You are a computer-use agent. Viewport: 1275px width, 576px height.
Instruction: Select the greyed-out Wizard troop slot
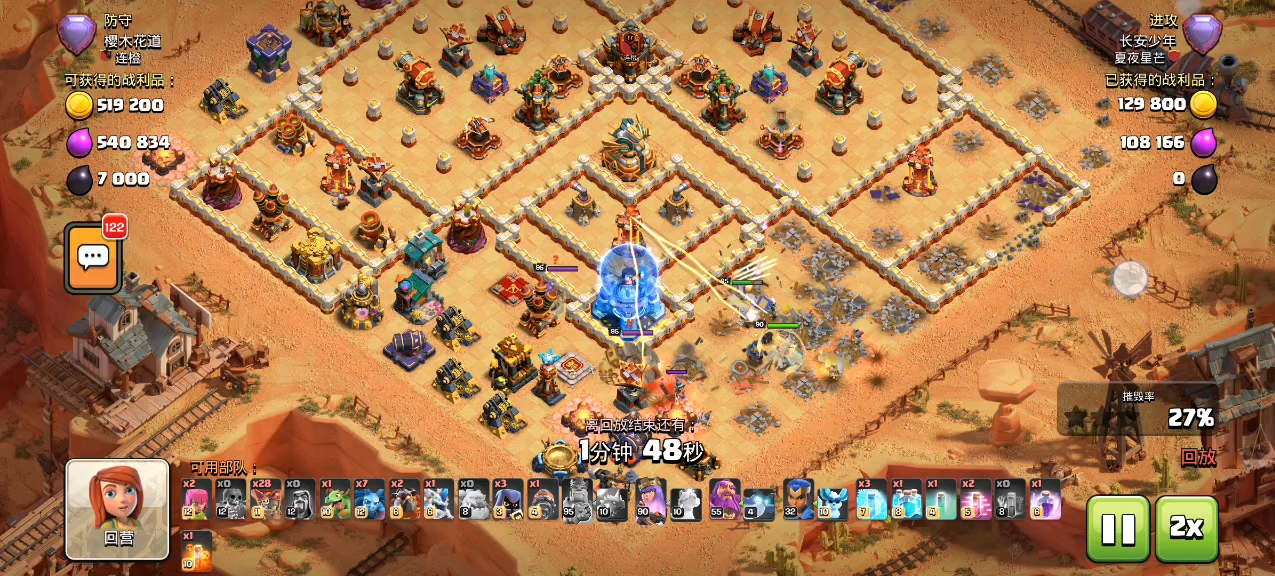(300, 498)
